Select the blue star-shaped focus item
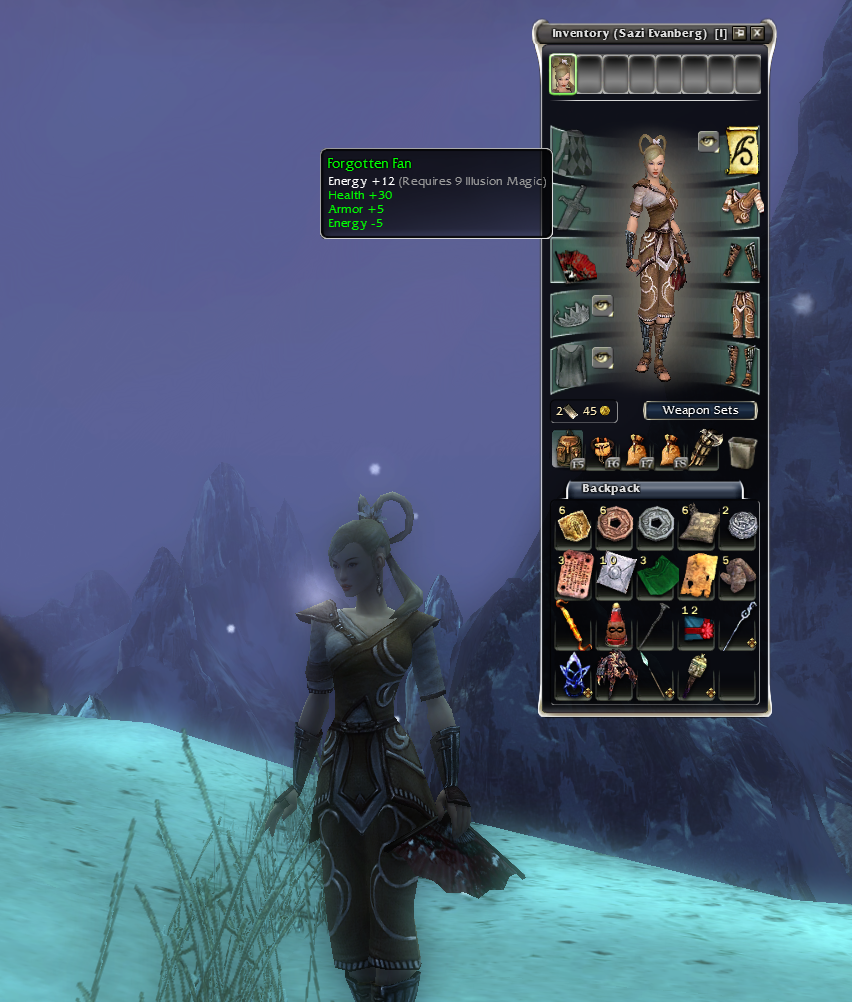This screenshot has width=852, height=1002. pos(573,676)
